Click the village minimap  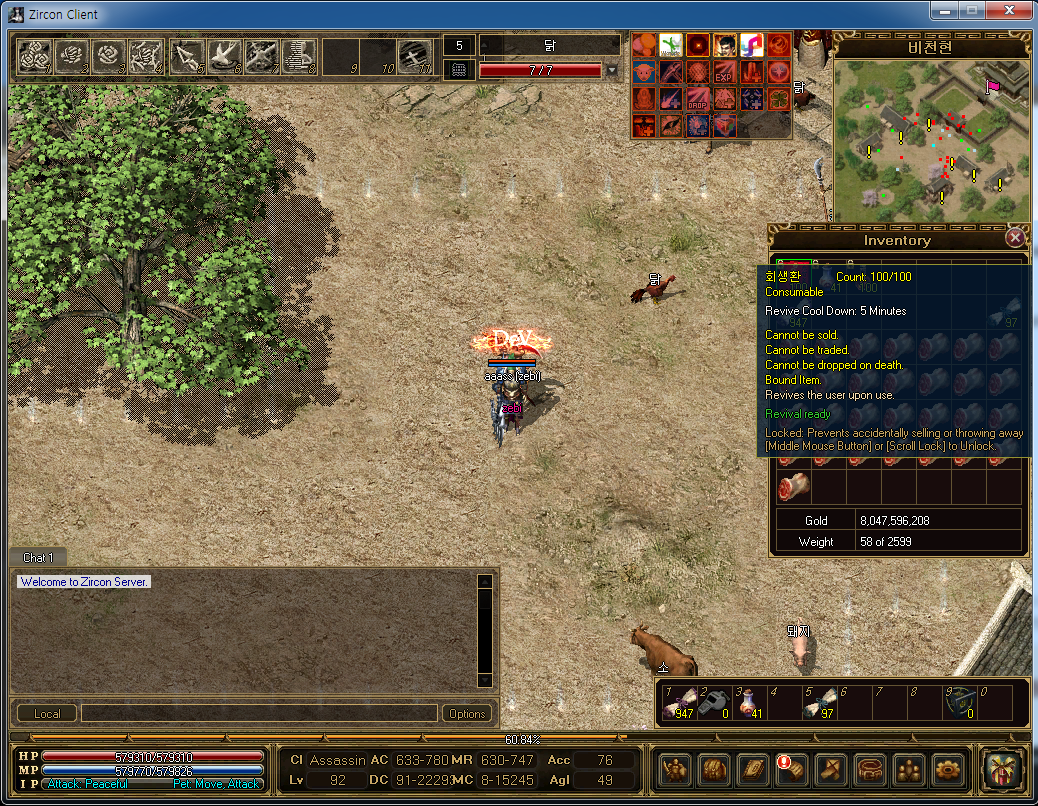point(930,139)
